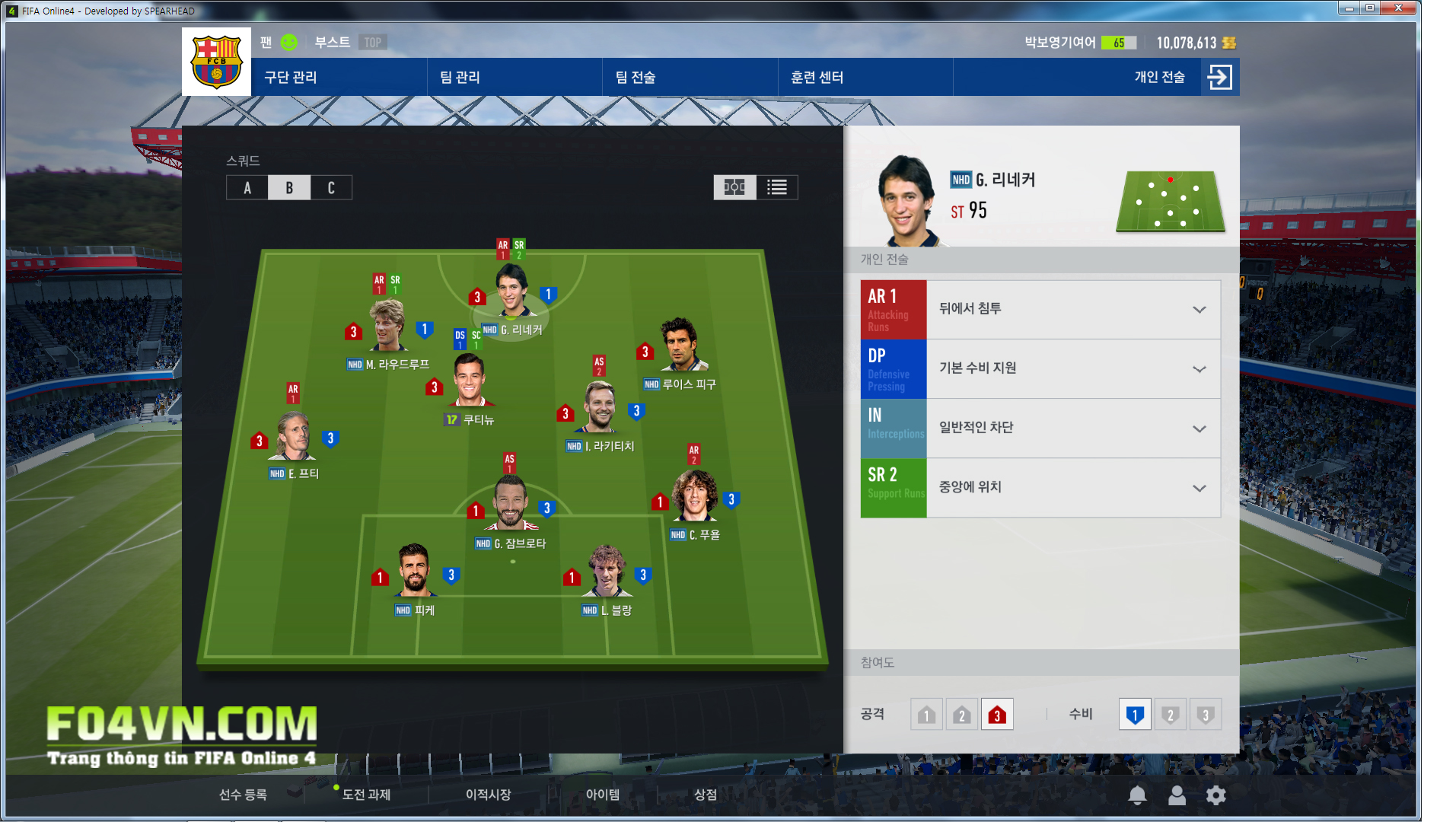Open the 팀 관리 menu

coord(460,78)
